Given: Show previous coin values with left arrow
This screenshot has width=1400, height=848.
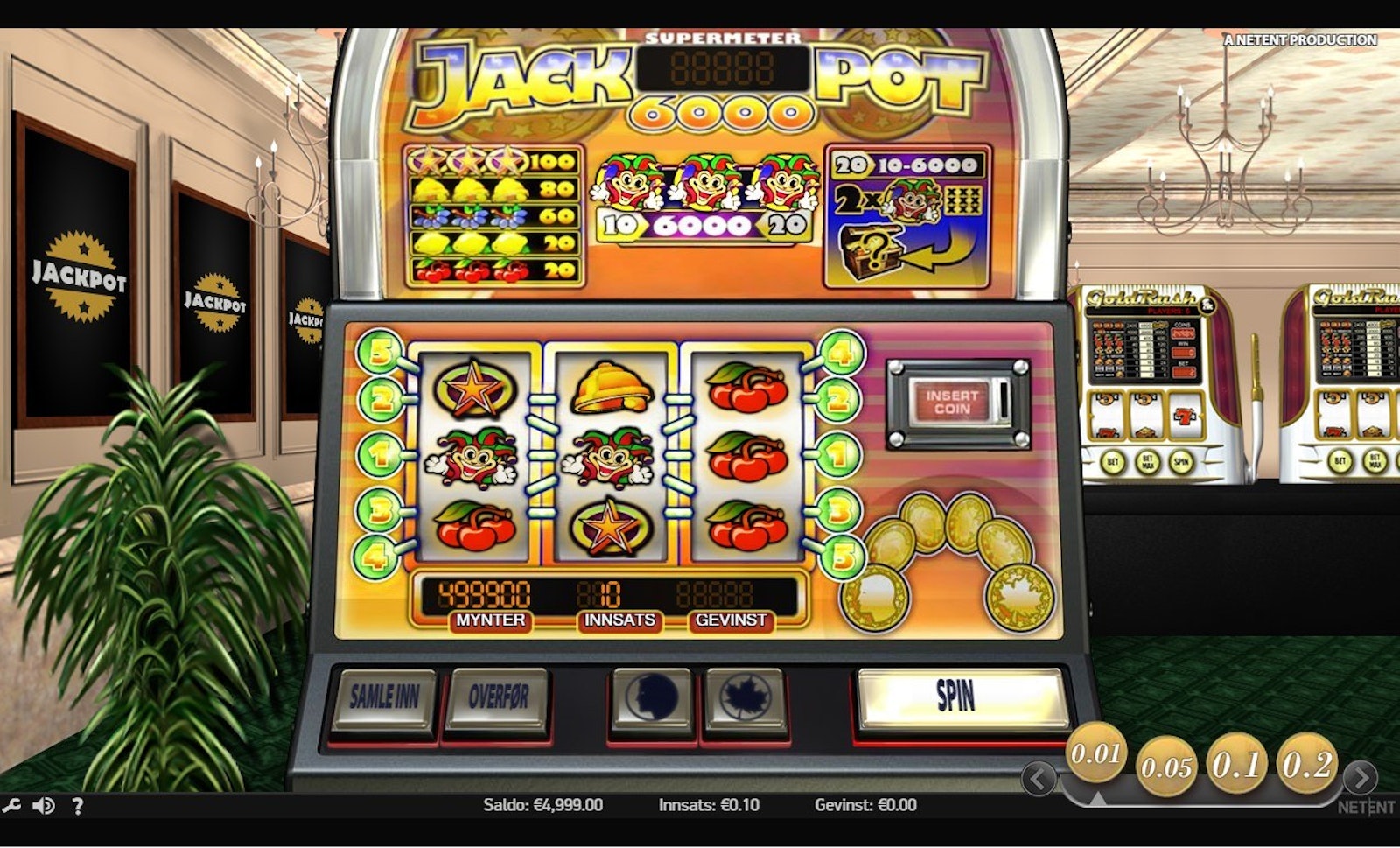Looking at the screenshot, I should click(x=1039, y=778).
